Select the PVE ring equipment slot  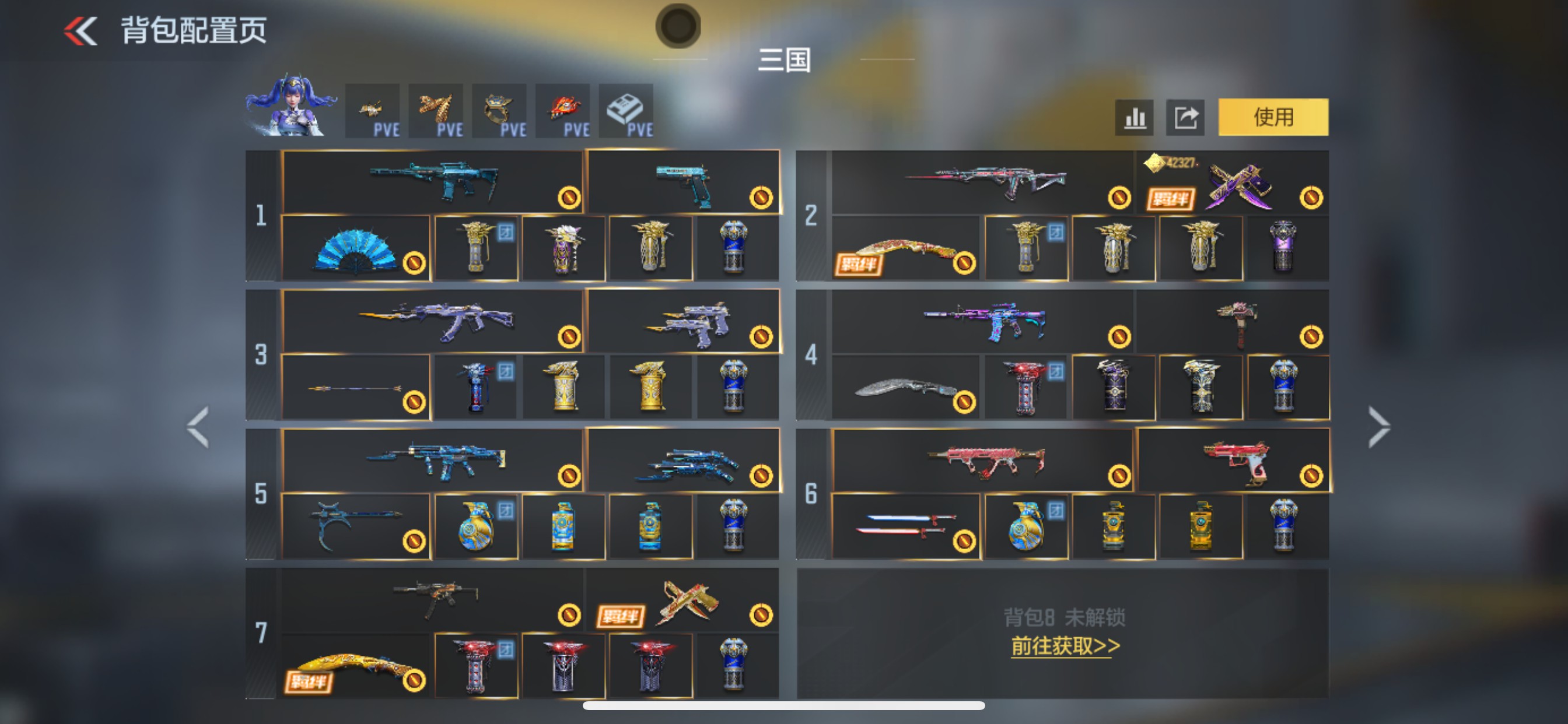point(499,111)
